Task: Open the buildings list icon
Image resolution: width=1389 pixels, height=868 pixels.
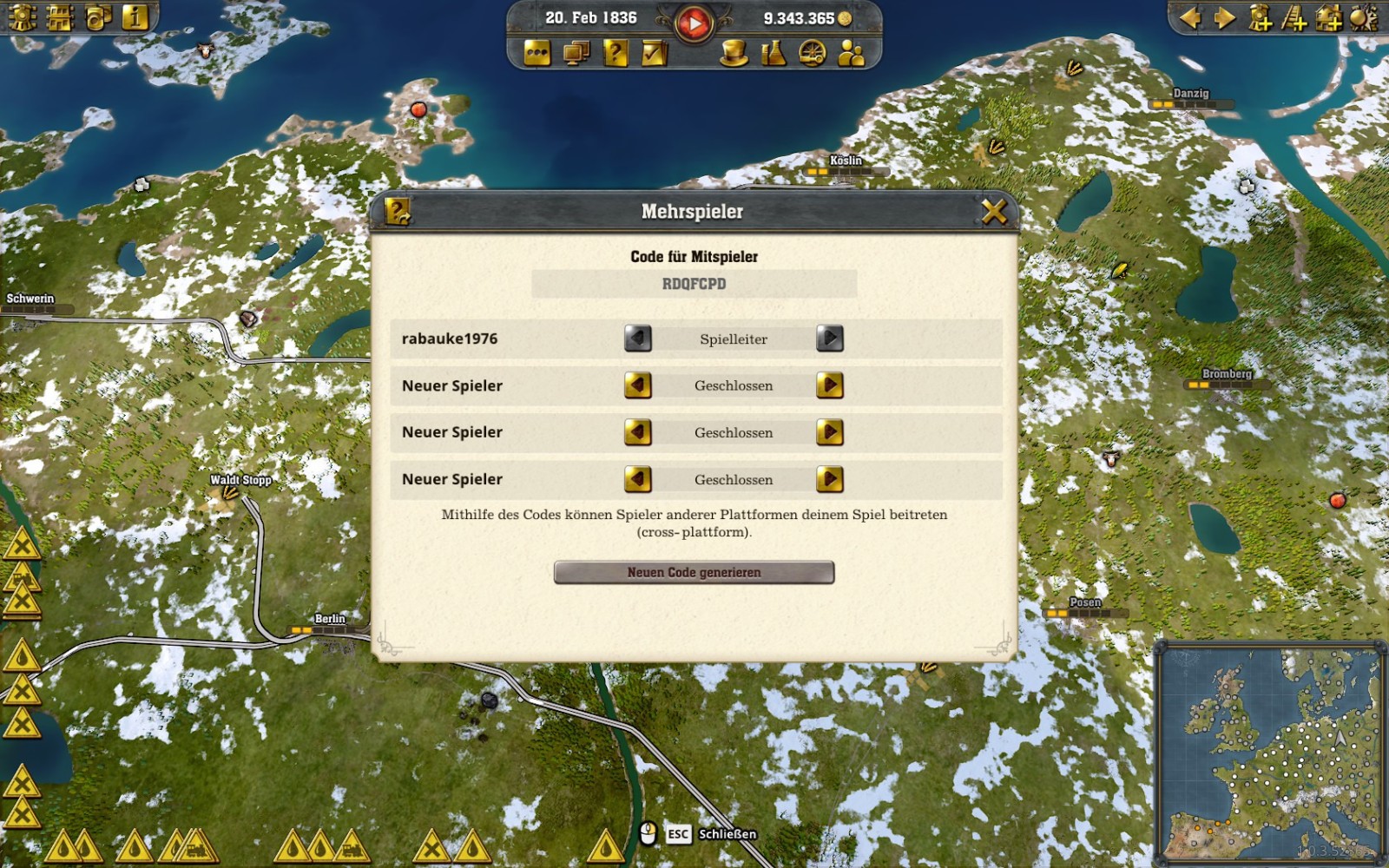Action: pyautogui.click(x=60, y=18)
